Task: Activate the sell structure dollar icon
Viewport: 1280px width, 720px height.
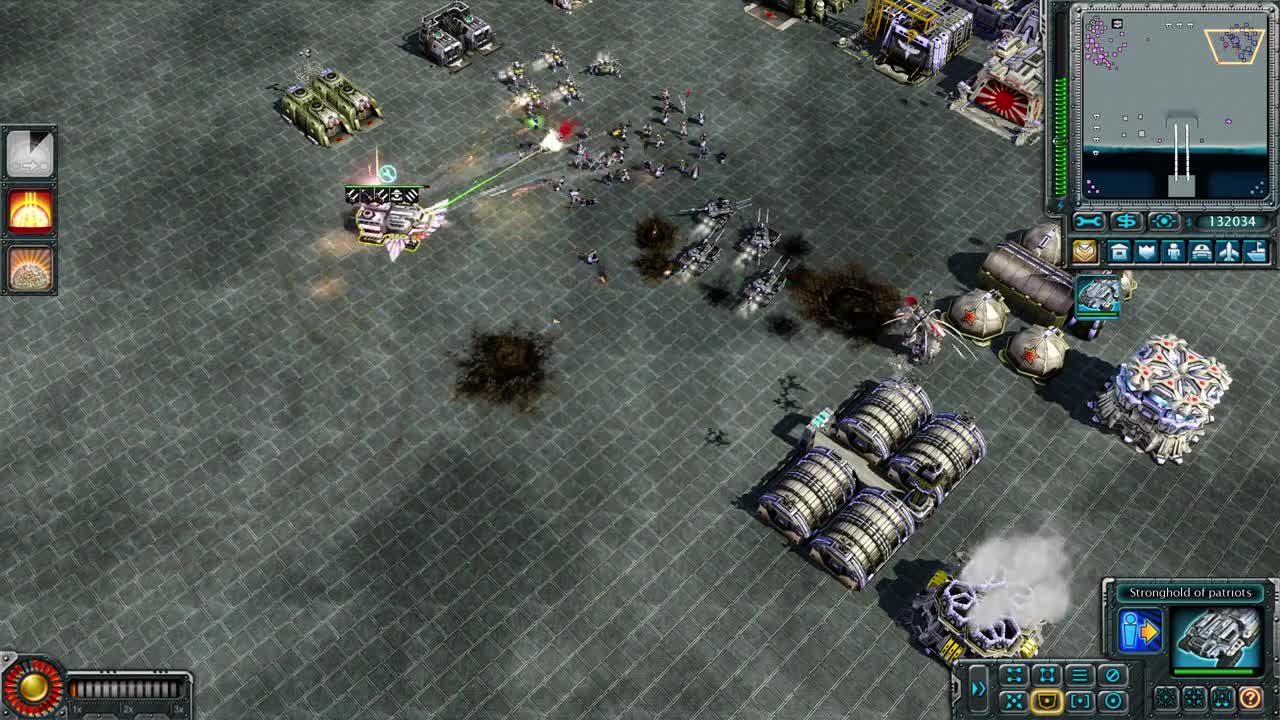Action: tap(1125, 221)
